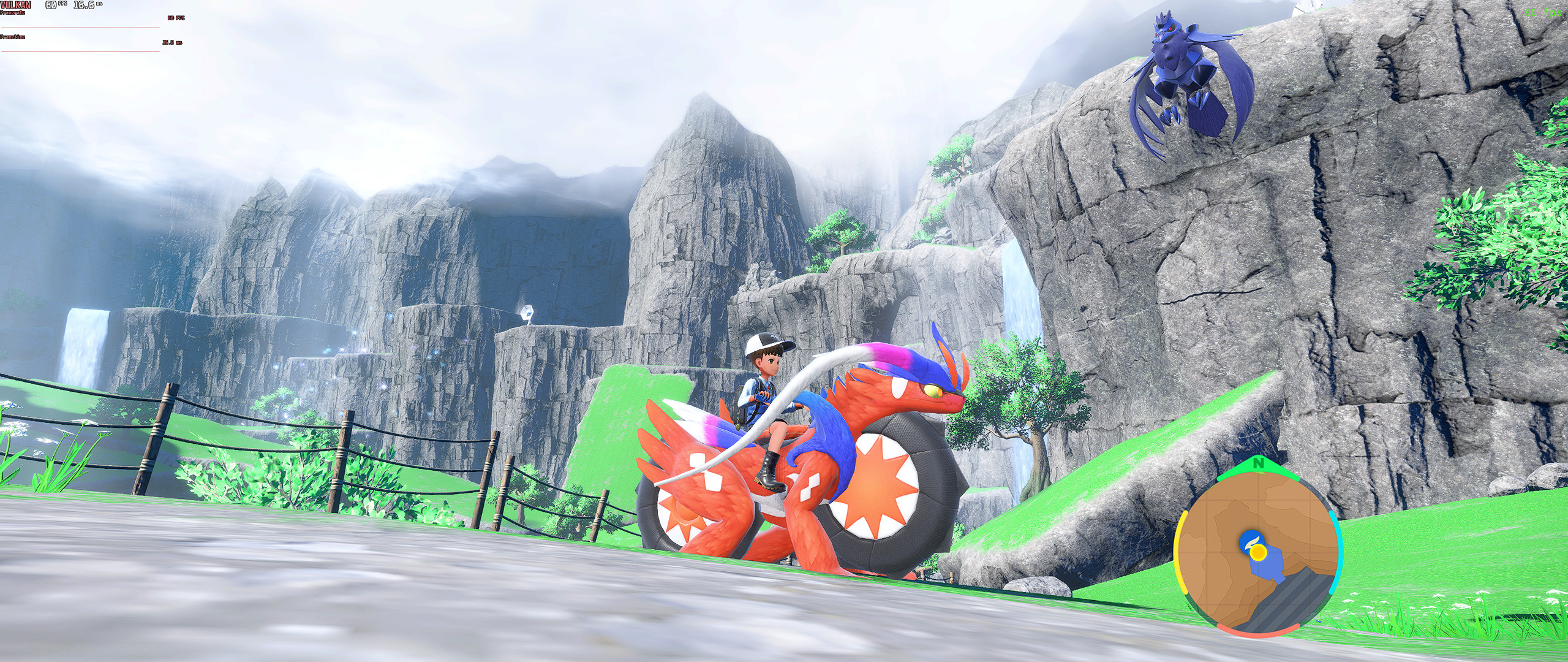The height and width of the screenshot is (662, 1568).
Task: Click the blue flag marker on the minimap
Action: point(1252,541)
